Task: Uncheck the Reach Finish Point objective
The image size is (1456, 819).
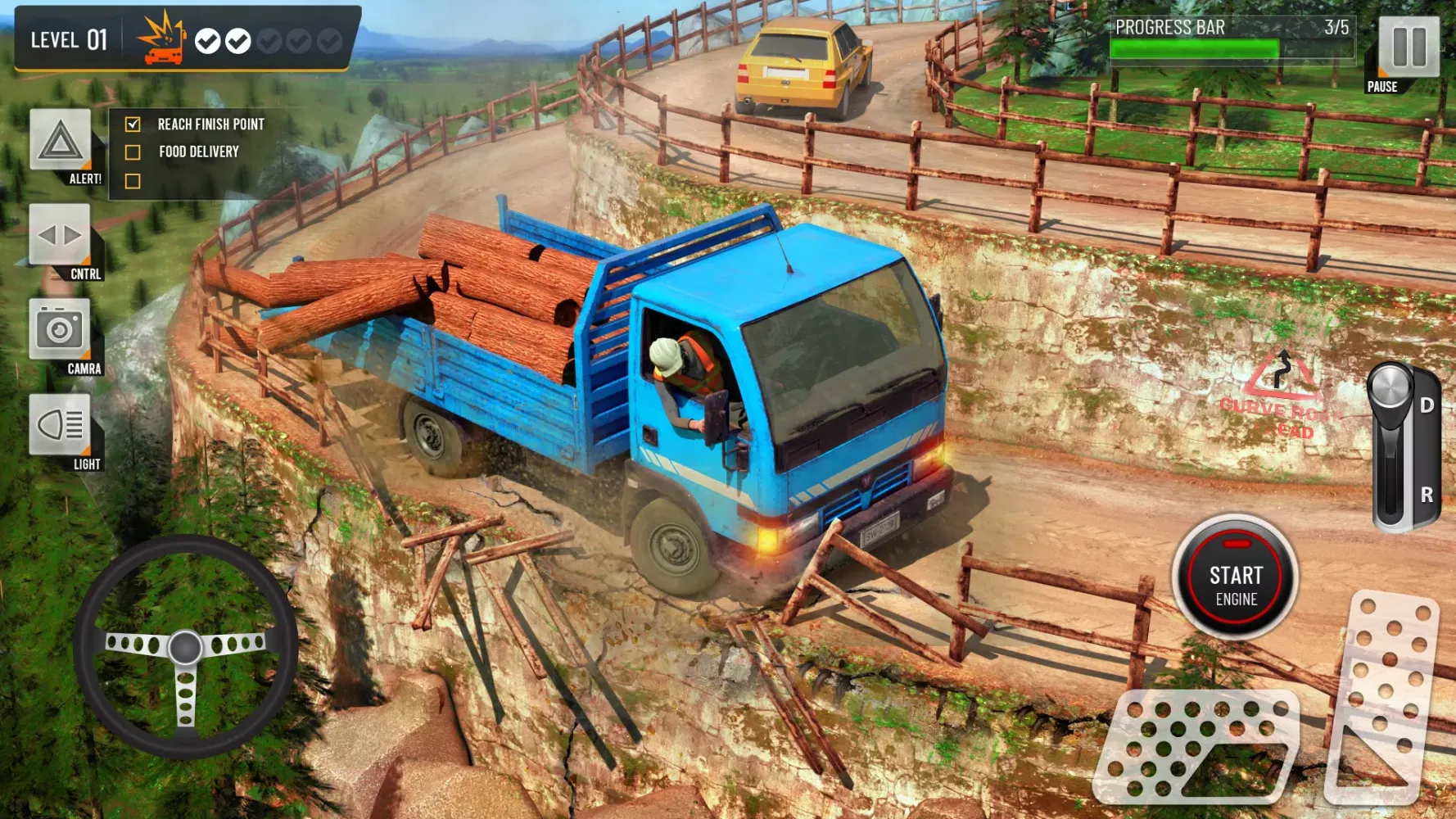Action: [132, 124]
